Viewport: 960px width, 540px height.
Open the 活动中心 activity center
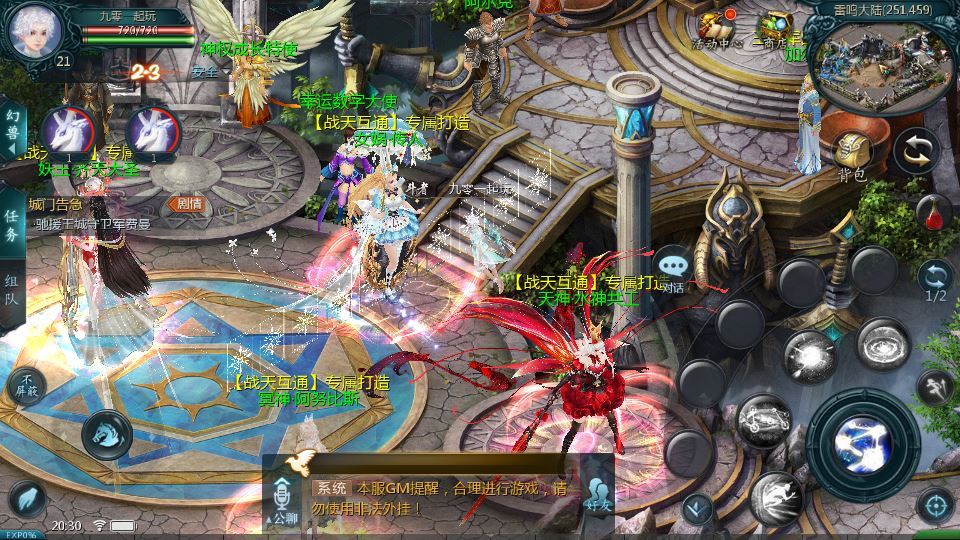coord(716,27)
